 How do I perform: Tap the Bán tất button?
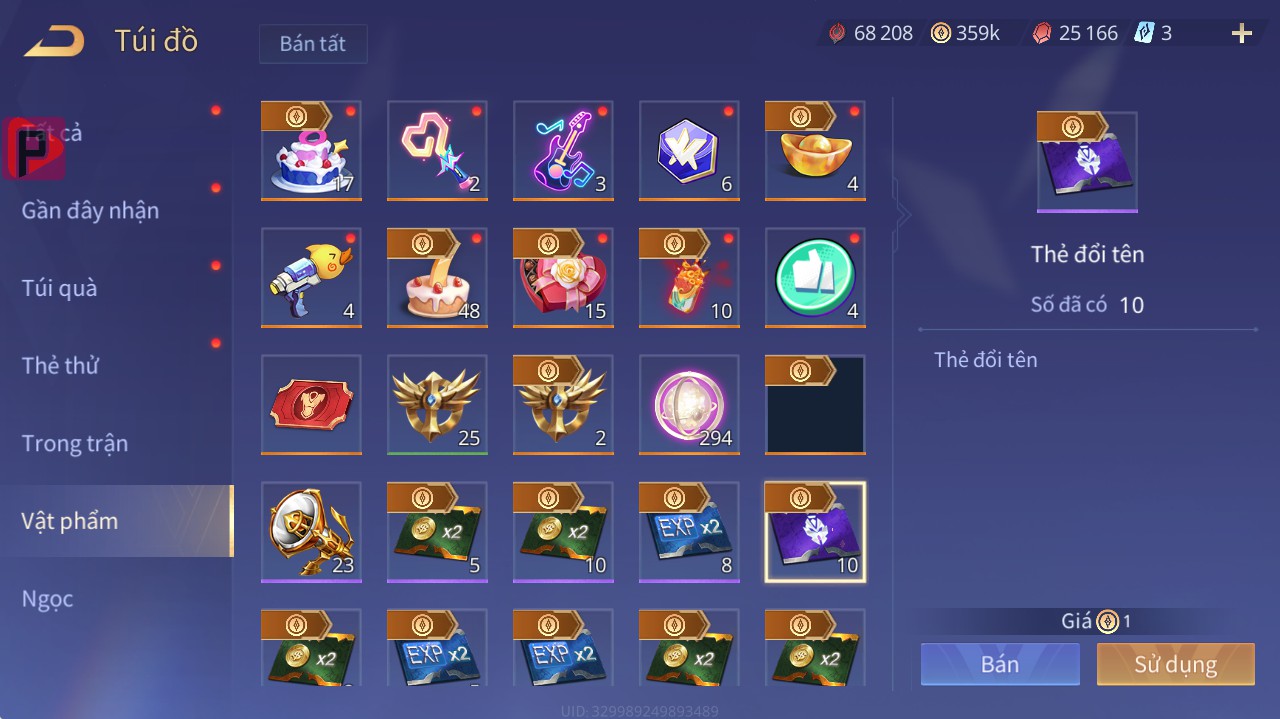[x=313, y=44]
